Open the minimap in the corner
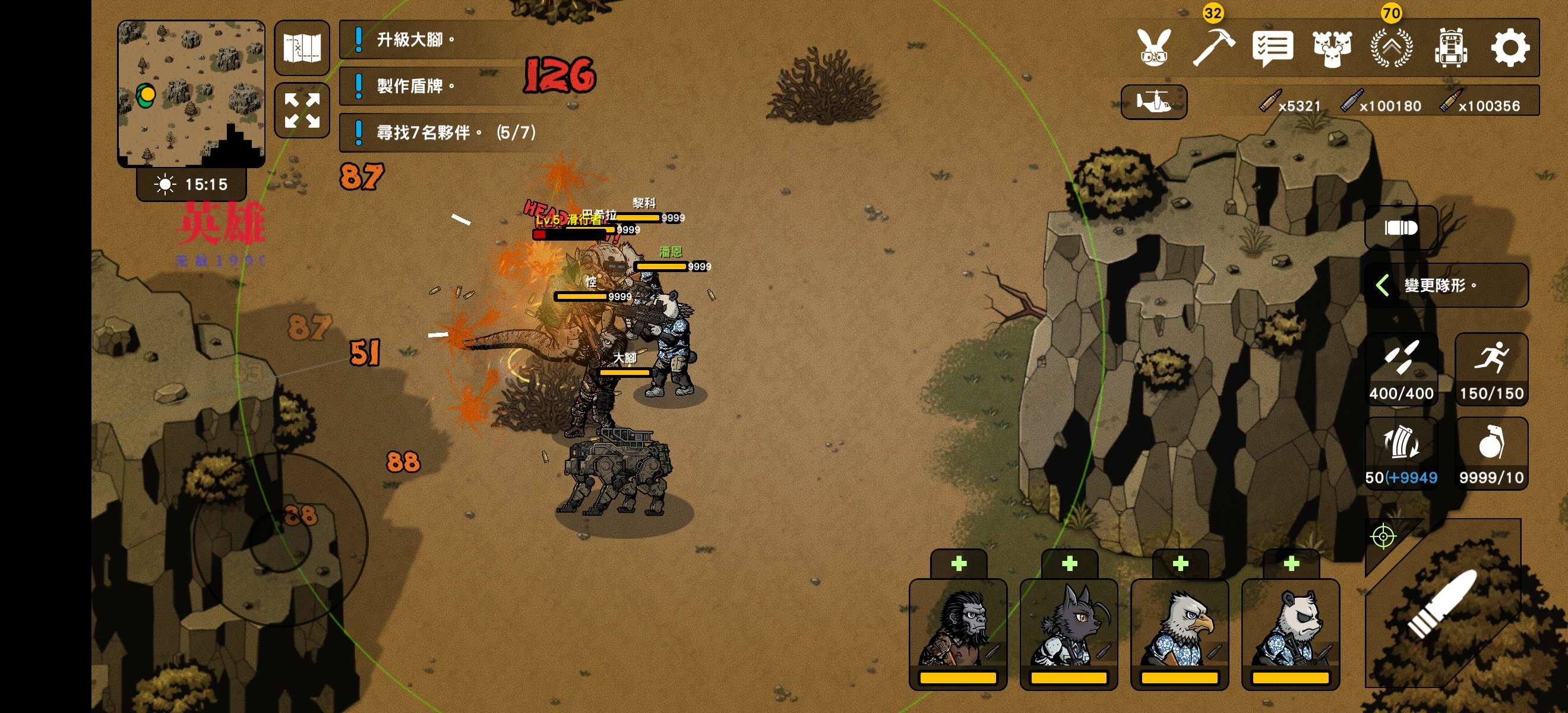This screenshot has width=1568, height=713. pyautogui.click(x=191, y=93)
